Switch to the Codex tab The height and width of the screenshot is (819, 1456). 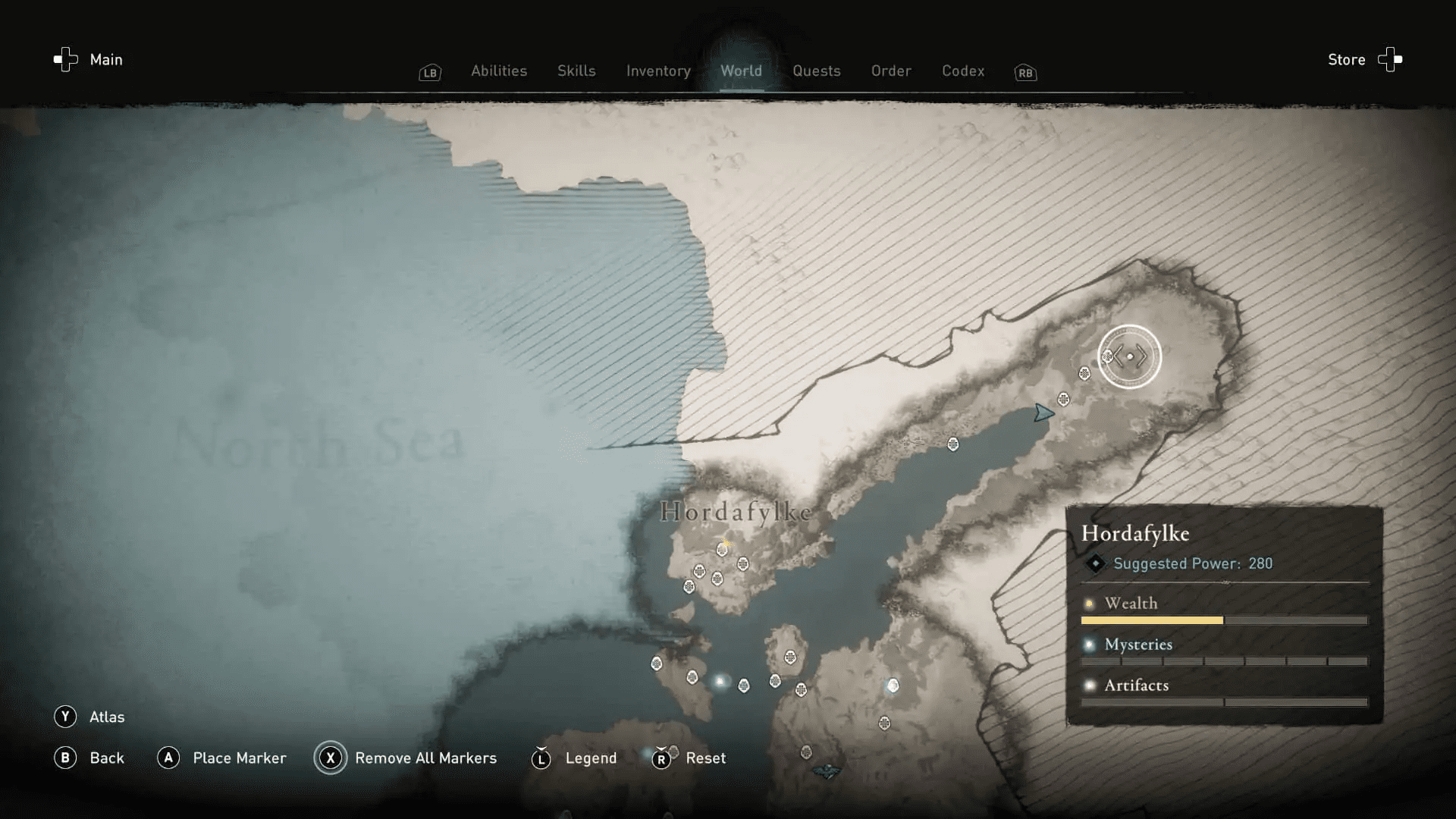(x=963, y=71)
